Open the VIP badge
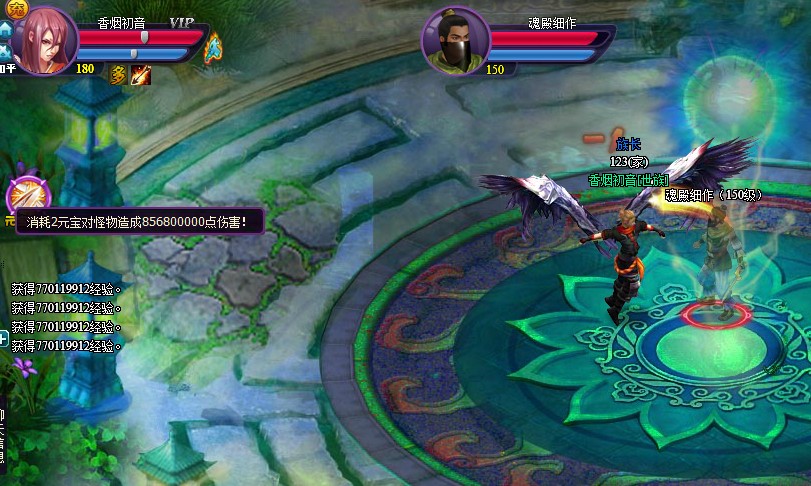The height and width of the screenshot is (486, 811). click(x=182, y=22)
